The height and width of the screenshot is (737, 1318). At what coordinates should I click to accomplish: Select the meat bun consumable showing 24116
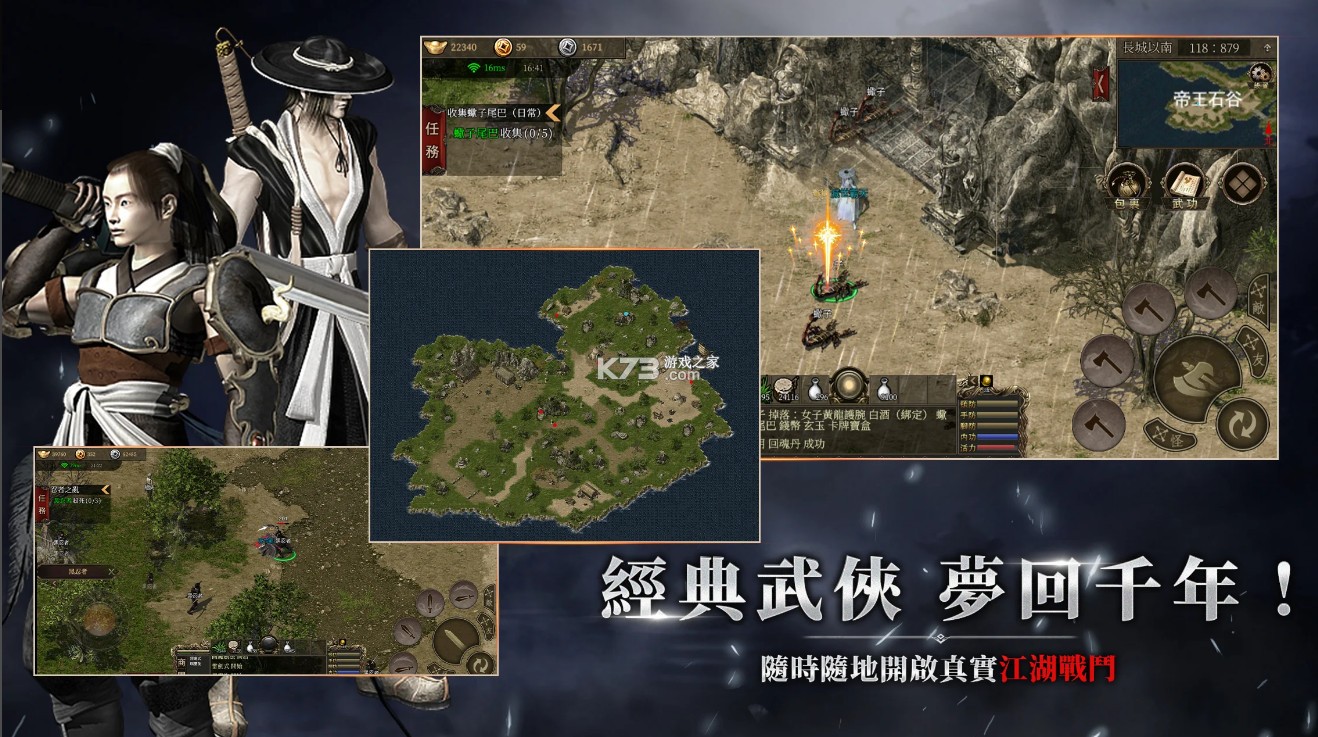pyautogui.click(x=787, y=390)
